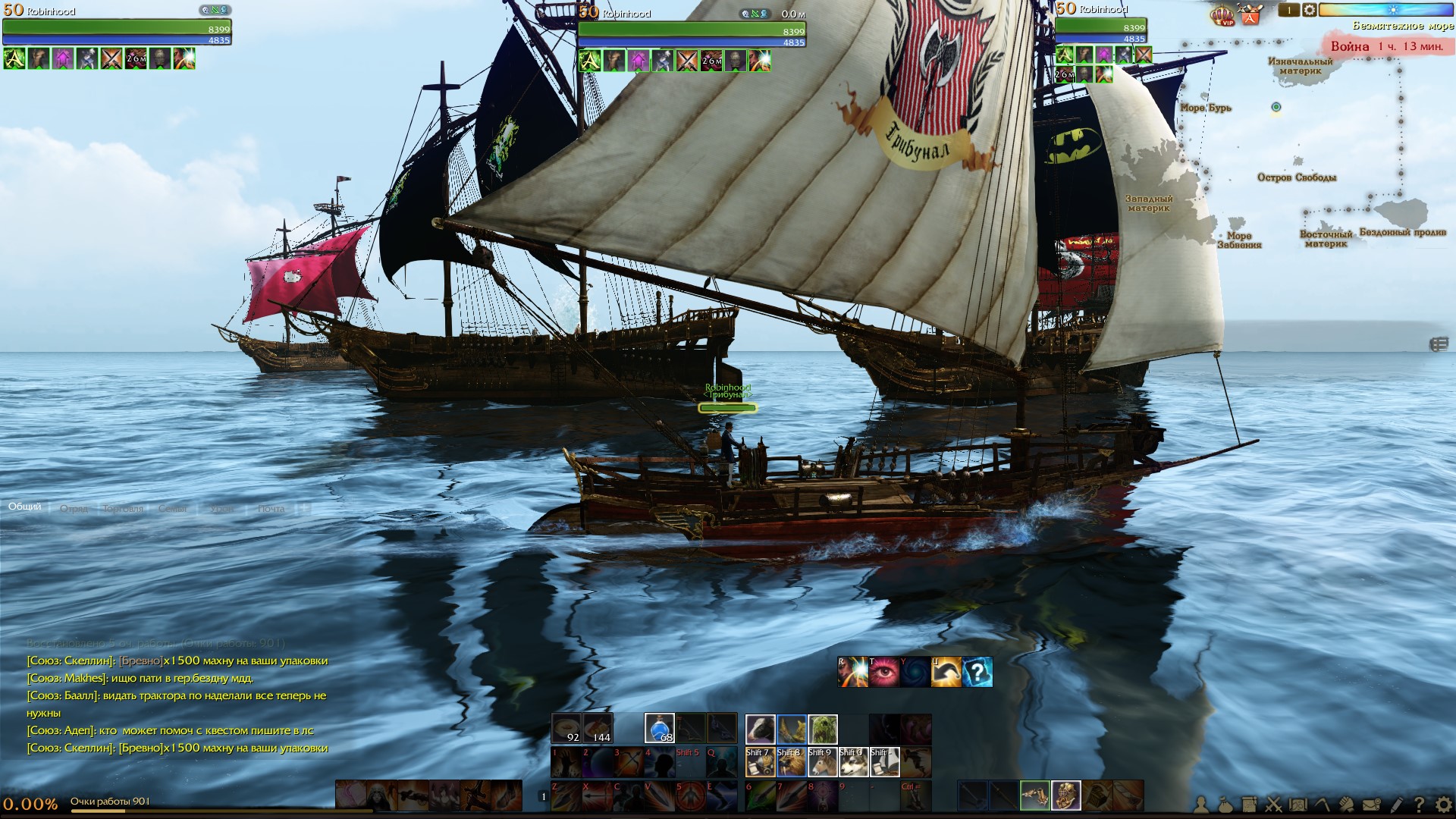Image resolution: width=1456 pixels, height=819 pixels.
Task: Open the inventory bag
Action: point(1225,805)
